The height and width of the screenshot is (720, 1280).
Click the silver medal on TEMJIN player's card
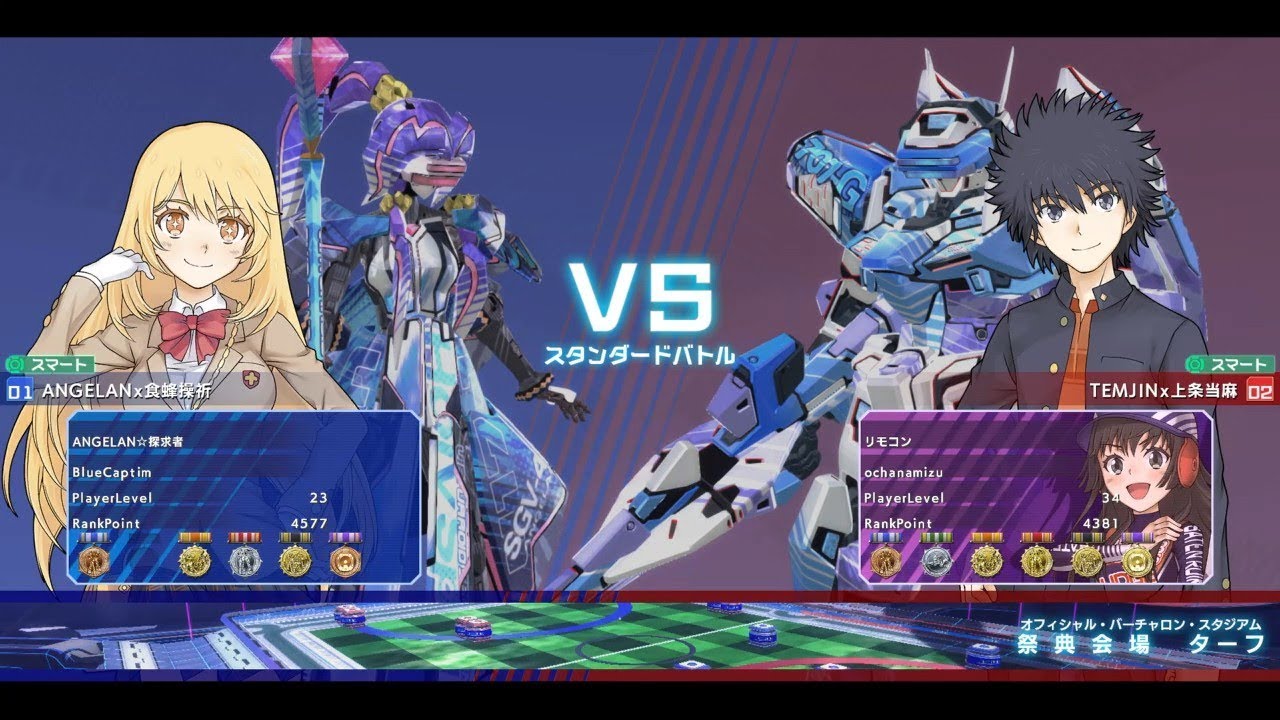point(937,560)
